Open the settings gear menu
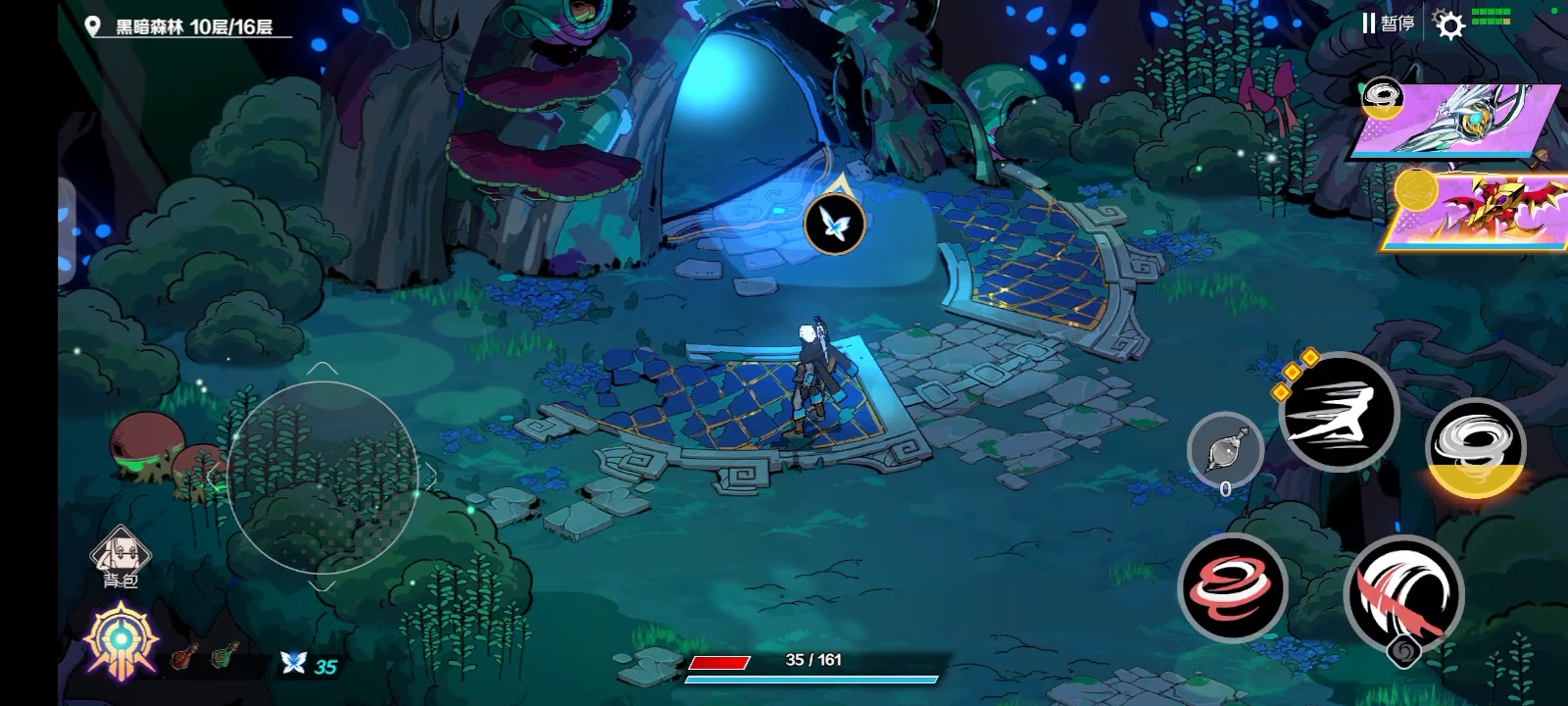 [1449, 25]
